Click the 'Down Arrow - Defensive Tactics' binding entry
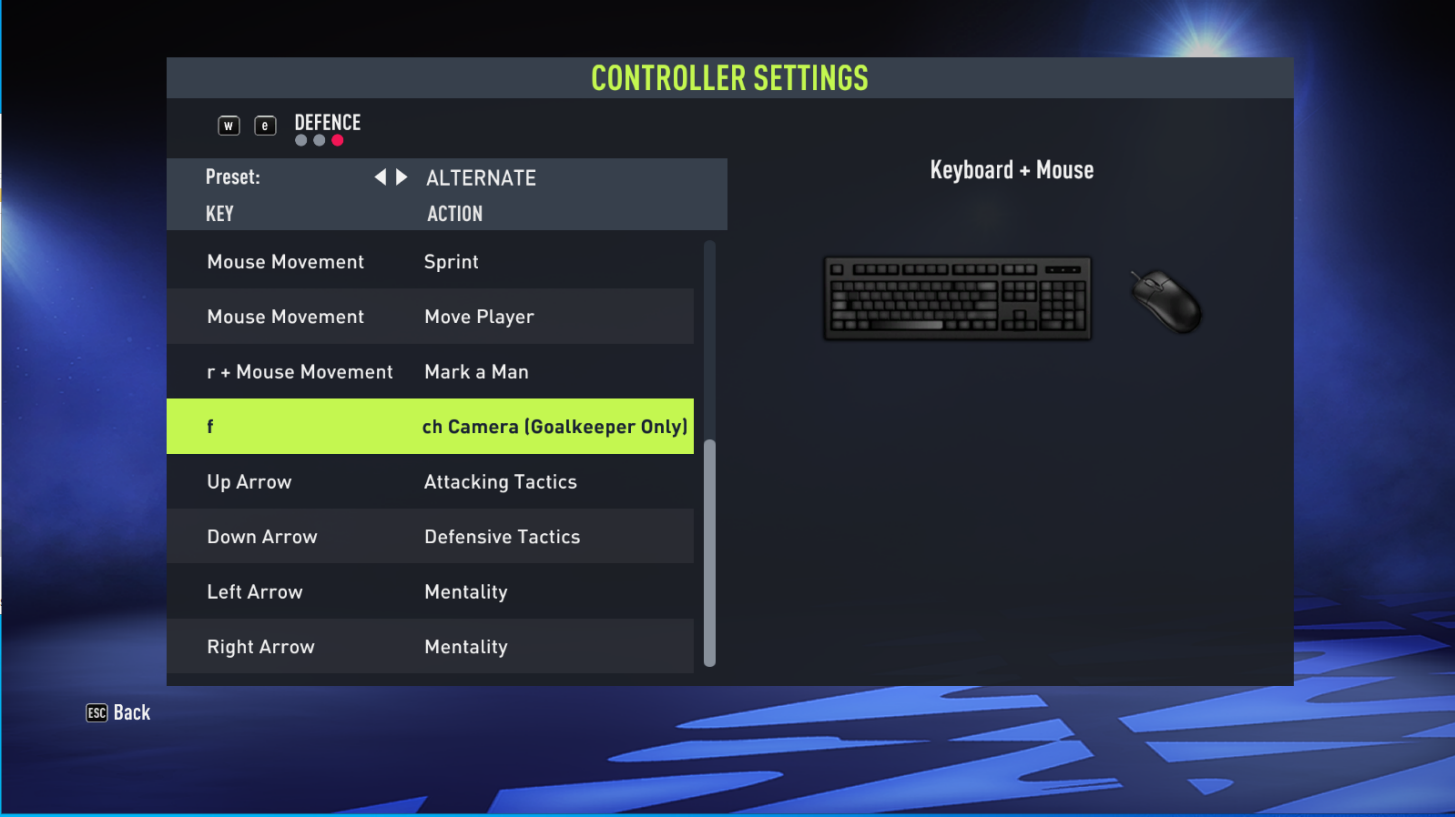This screenshot has height=817, width=1455. [430, 536]
